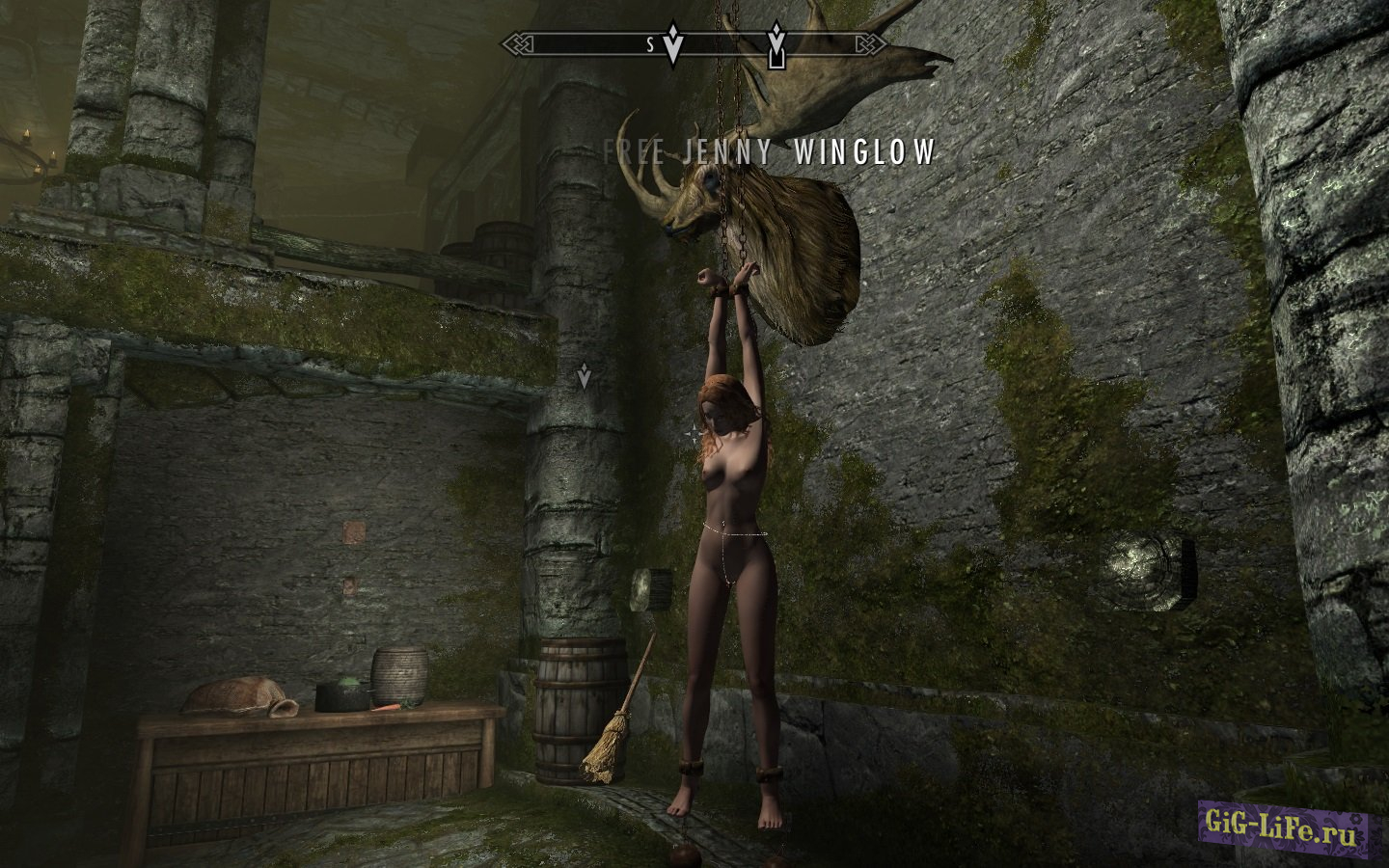Image resolution: width=1389 pixels, height=868 pixels.
Task: Click the floating quest arrow marker
Action: point(584,376)
